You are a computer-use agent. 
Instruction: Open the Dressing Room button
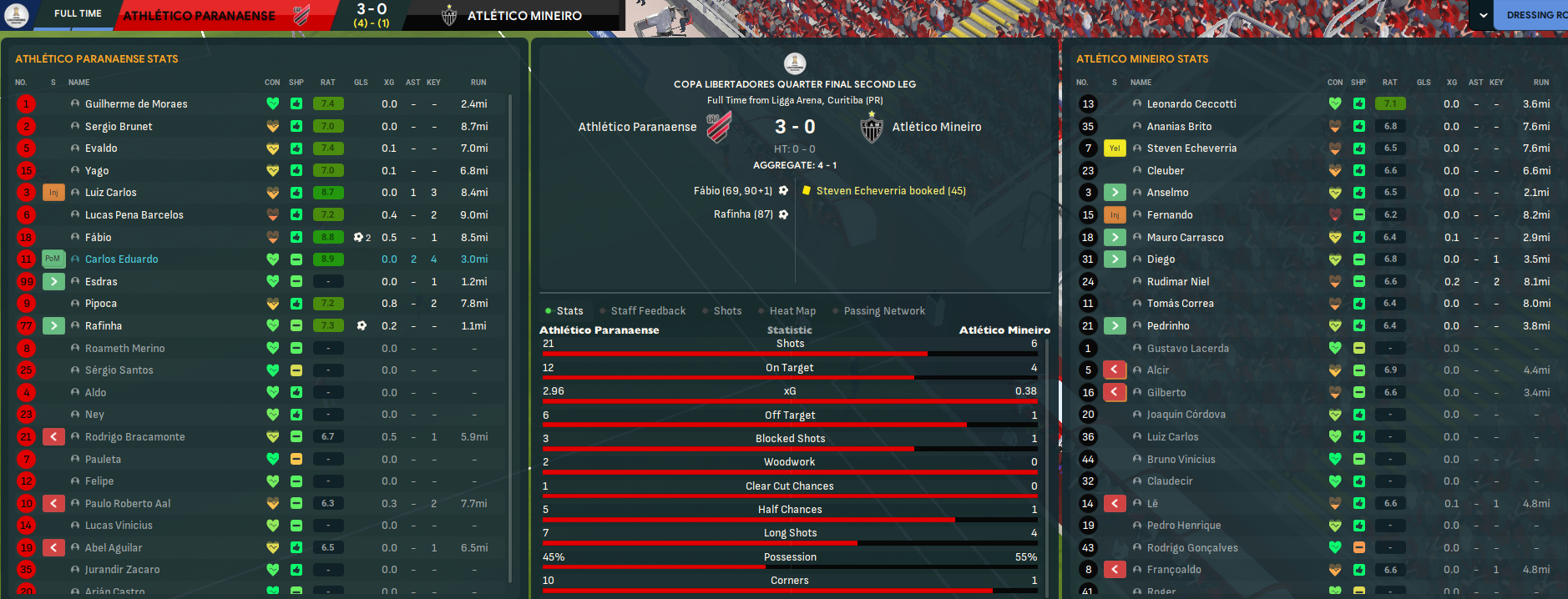click(x=1535, y=15)
